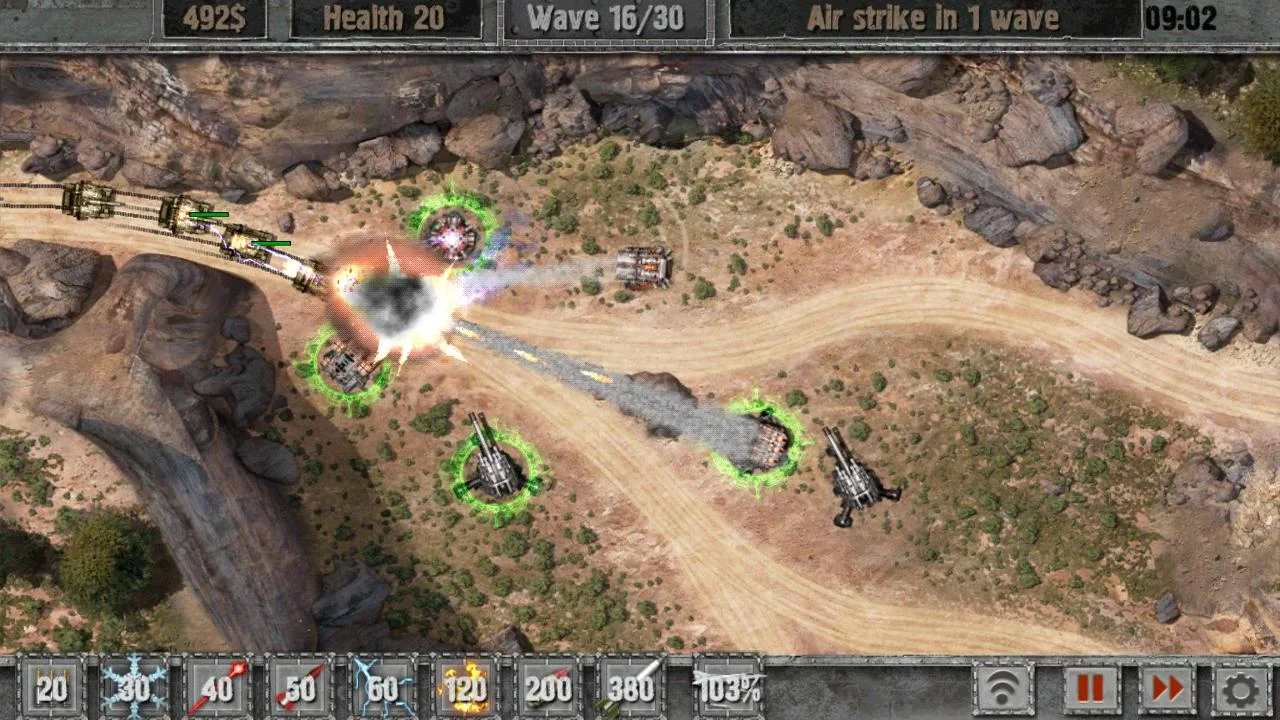Image resolution: width=1280 pixels, height=720 pixels.
Task: Select the 20-cost machine gun tower
Action: point(51,687)
